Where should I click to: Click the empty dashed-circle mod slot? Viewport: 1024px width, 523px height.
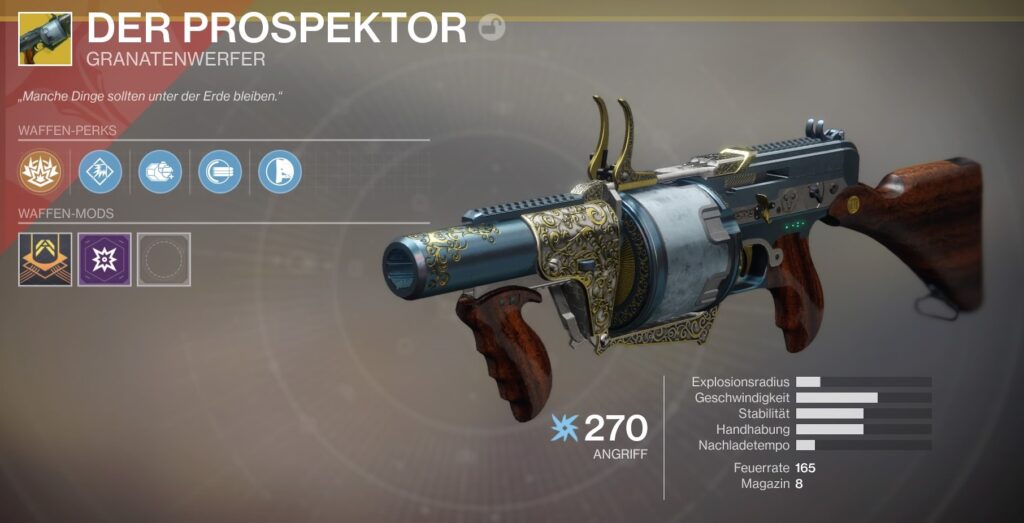(164, 259)
